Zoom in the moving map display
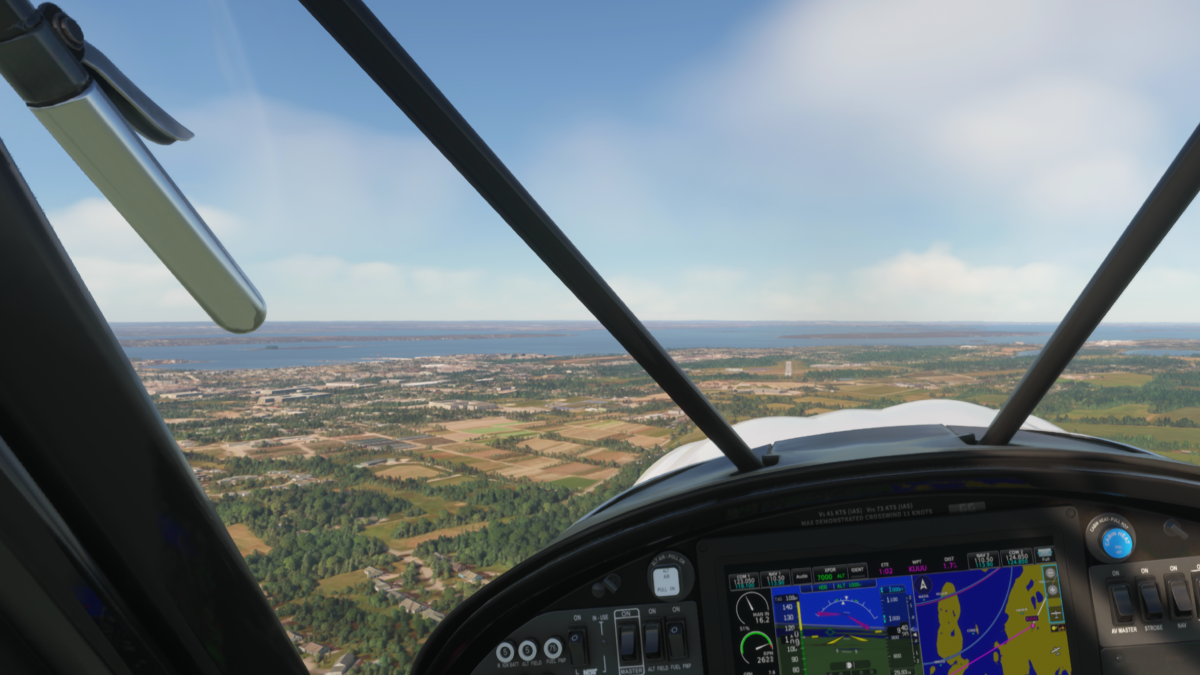This screenshot has height=675, width=1200. (1053, 590)
